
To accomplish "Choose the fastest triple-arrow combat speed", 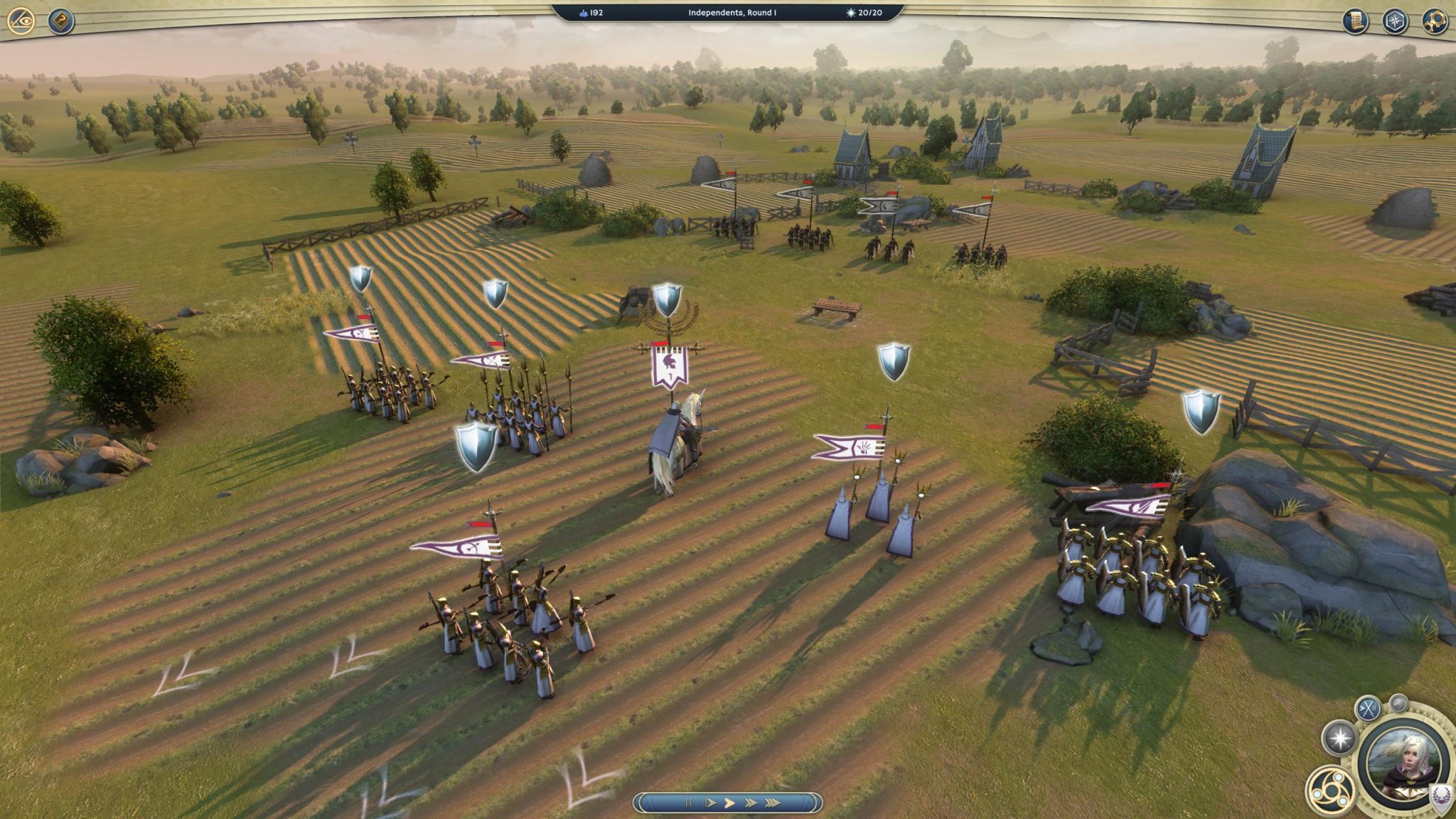I will [x=773, y=803].
